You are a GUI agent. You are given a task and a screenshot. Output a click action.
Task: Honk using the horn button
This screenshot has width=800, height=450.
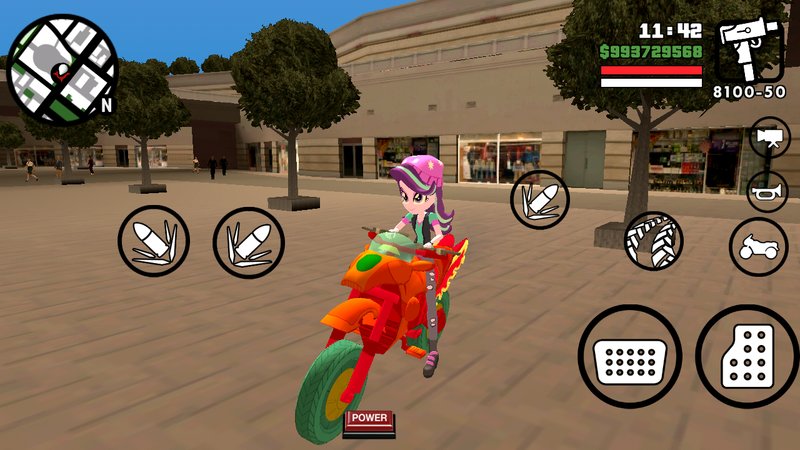(767, 191)
